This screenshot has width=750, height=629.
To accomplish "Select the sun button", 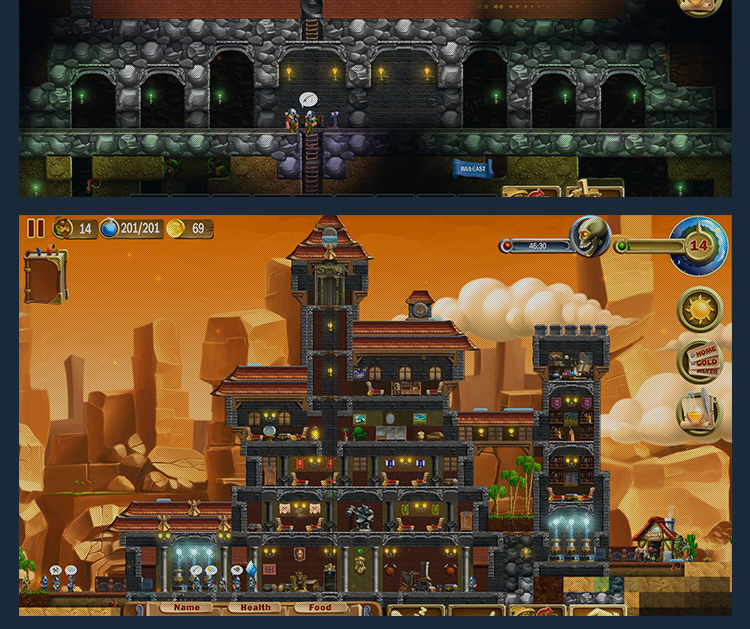I will (699, 310).
